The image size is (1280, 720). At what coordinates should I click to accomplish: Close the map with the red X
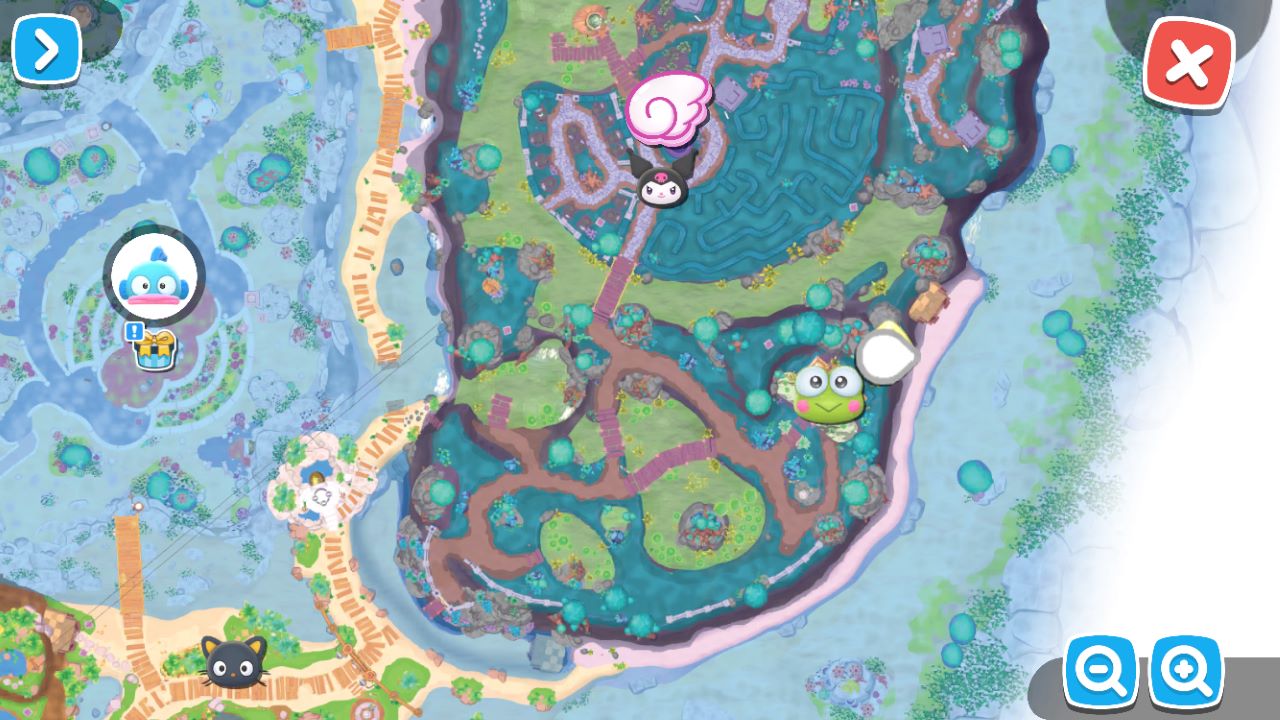coord(1187,64)
